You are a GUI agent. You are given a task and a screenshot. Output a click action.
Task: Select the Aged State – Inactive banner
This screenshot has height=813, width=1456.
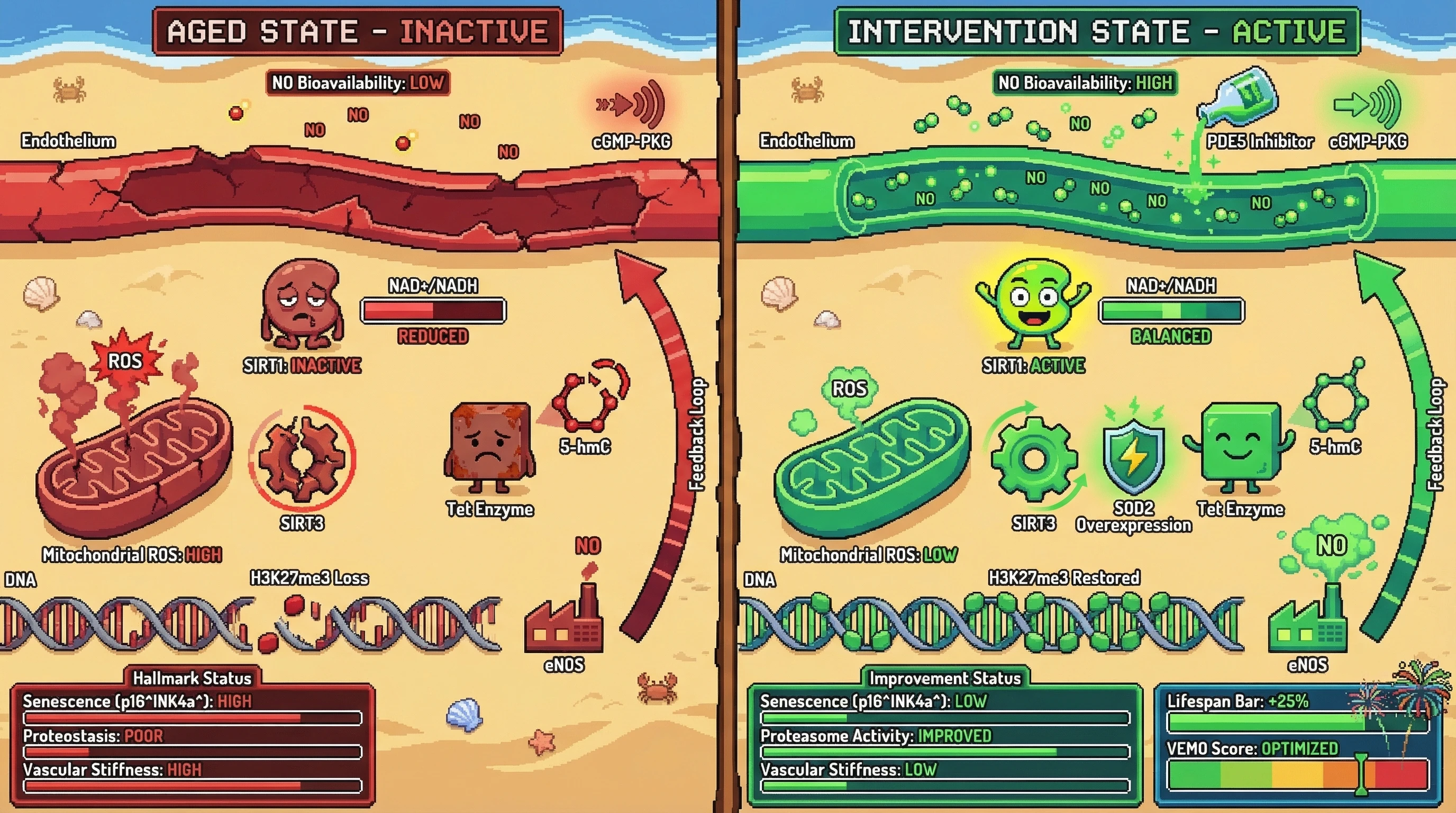[x=357, y=31]
